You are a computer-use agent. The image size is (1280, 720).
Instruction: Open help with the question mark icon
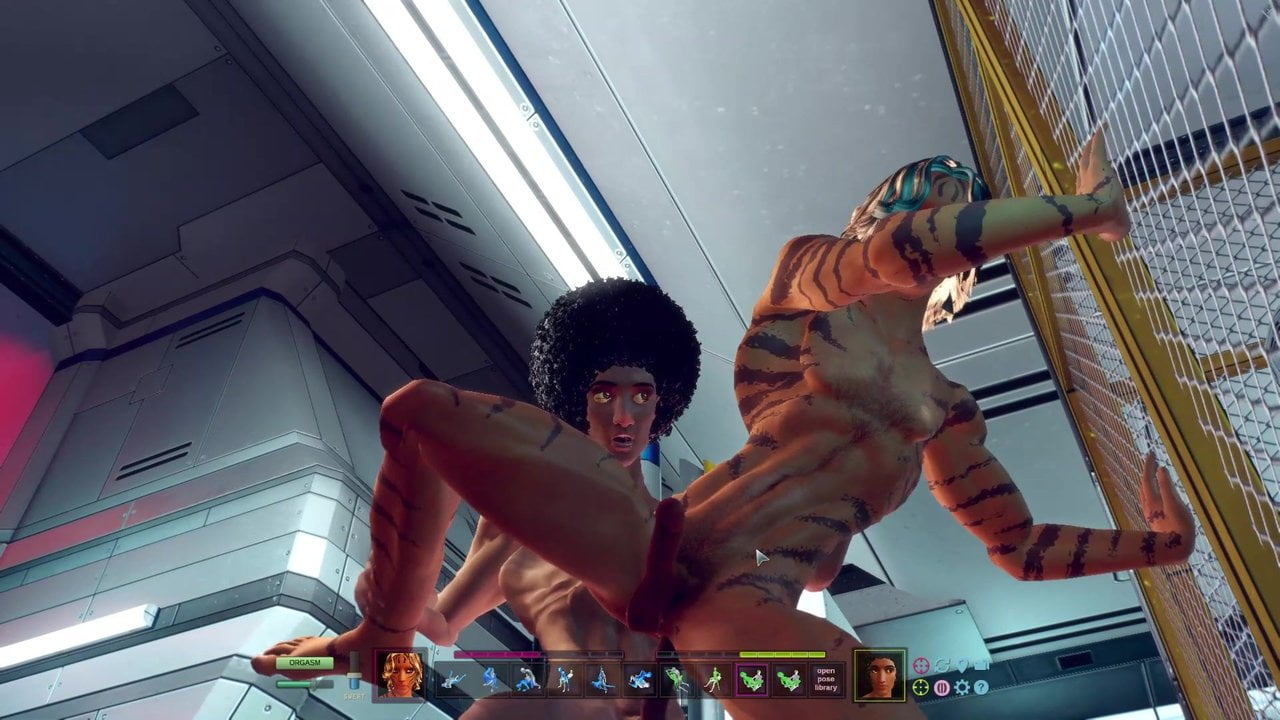[981, 687]
